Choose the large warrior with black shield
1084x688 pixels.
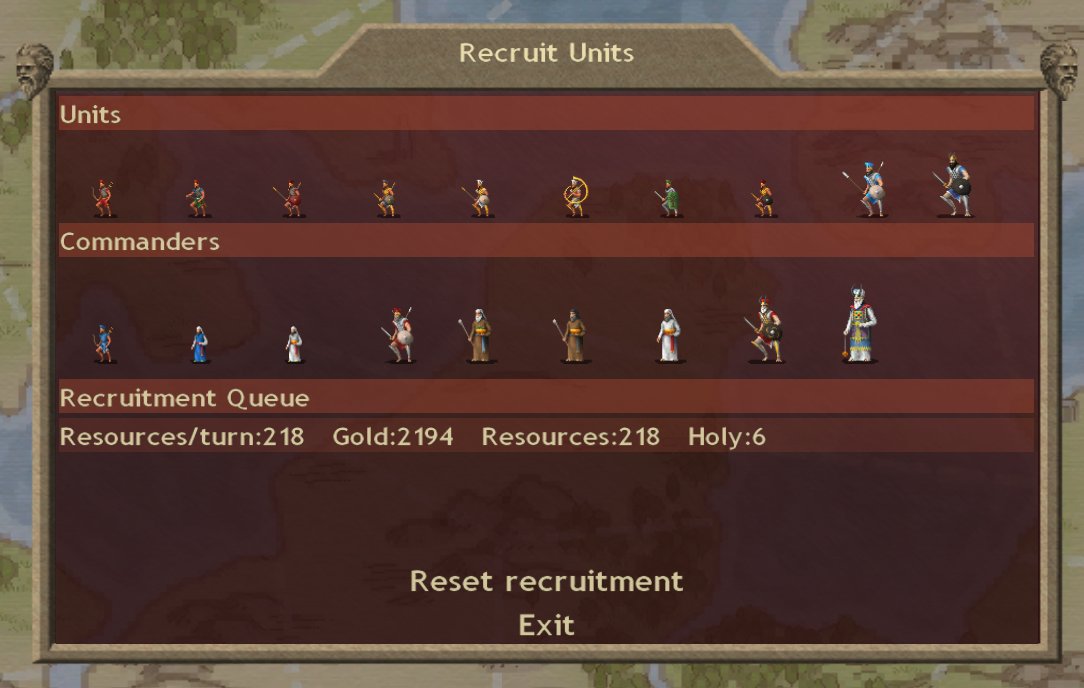coord(955,186)
